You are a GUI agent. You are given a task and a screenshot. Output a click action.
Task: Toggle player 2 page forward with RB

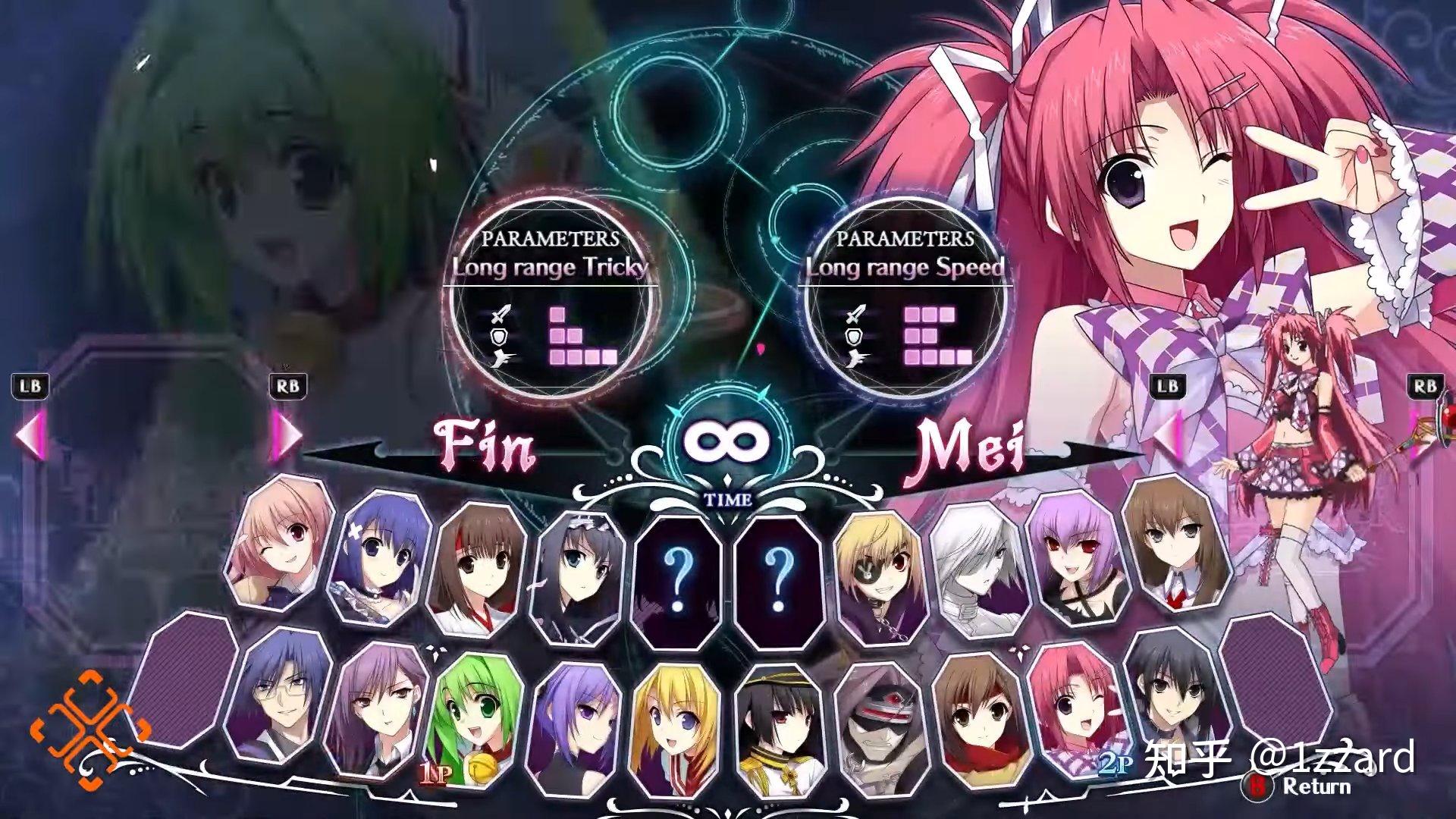(x=1426, y=387)
